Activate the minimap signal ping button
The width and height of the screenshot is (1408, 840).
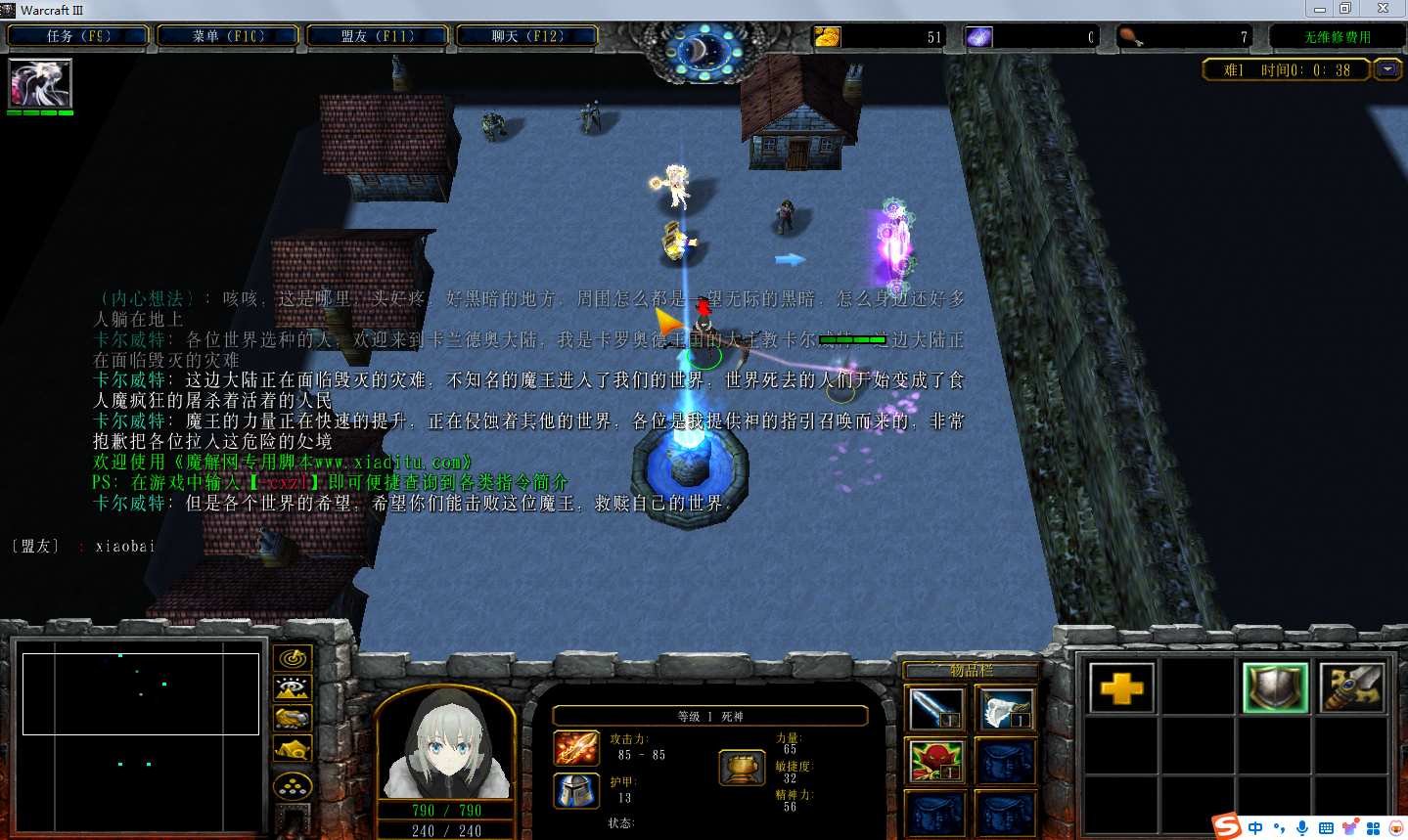click(293, 658)
